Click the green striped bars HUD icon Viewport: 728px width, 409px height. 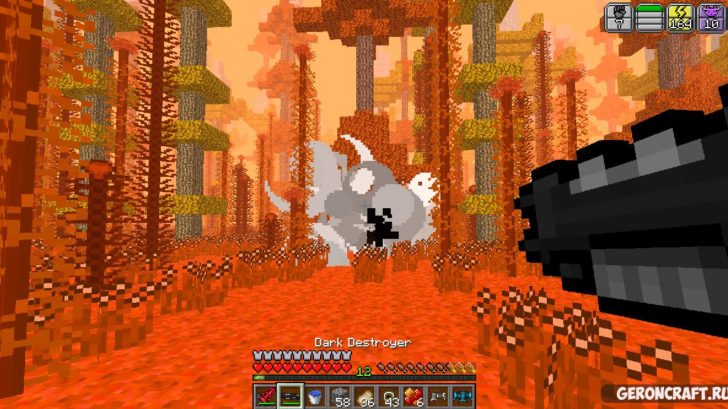(651, 15)
